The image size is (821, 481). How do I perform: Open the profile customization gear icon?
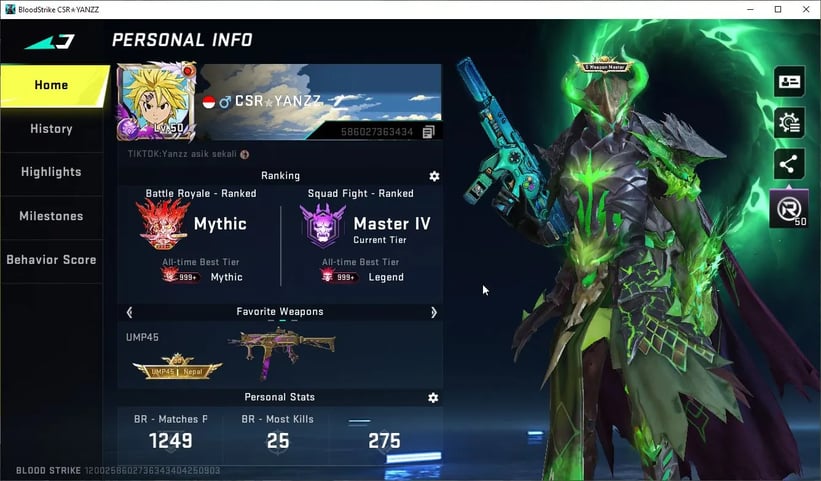pos(790,123)
